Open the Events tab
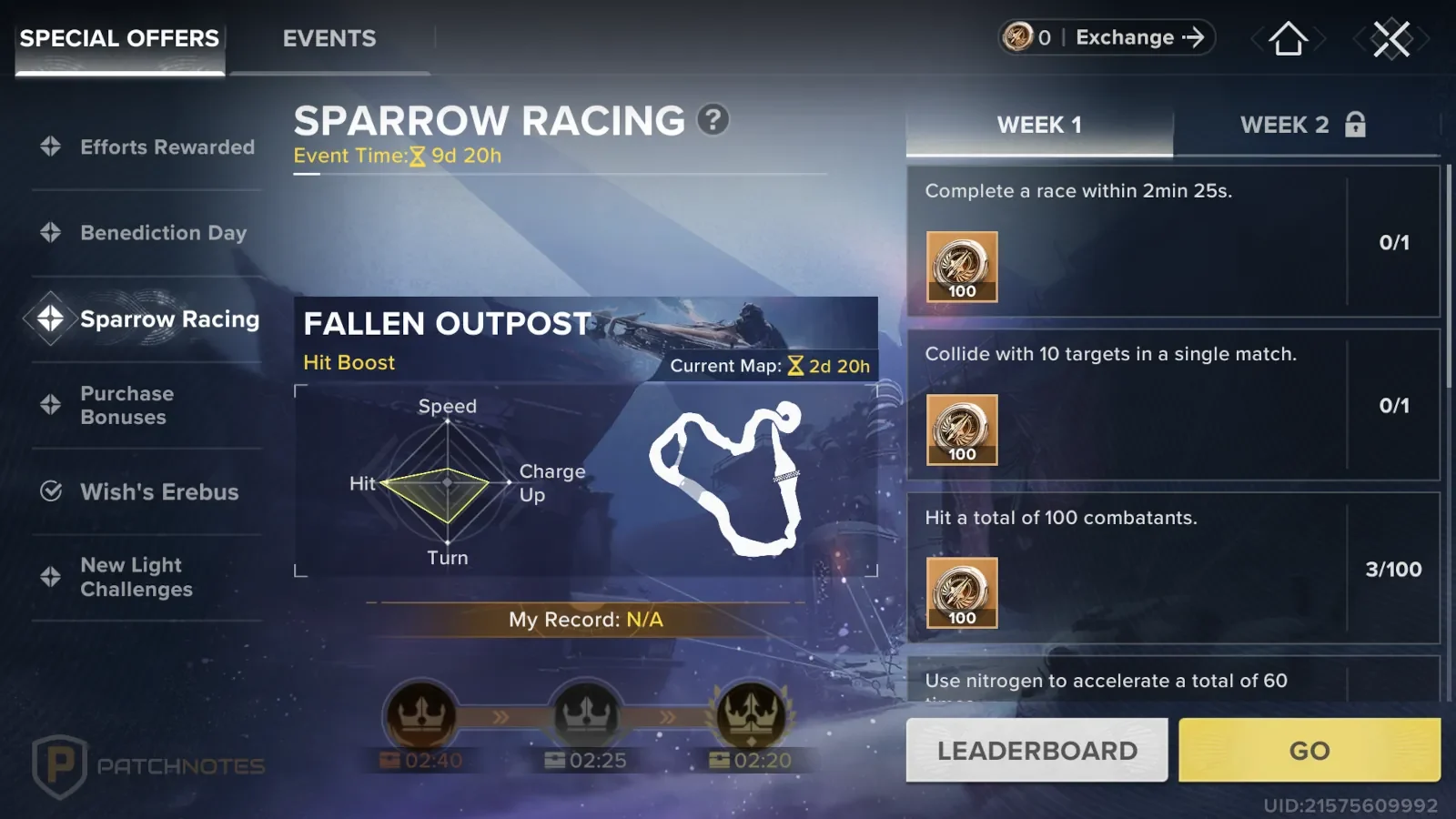1456x819 pixels. click(329, 39)
